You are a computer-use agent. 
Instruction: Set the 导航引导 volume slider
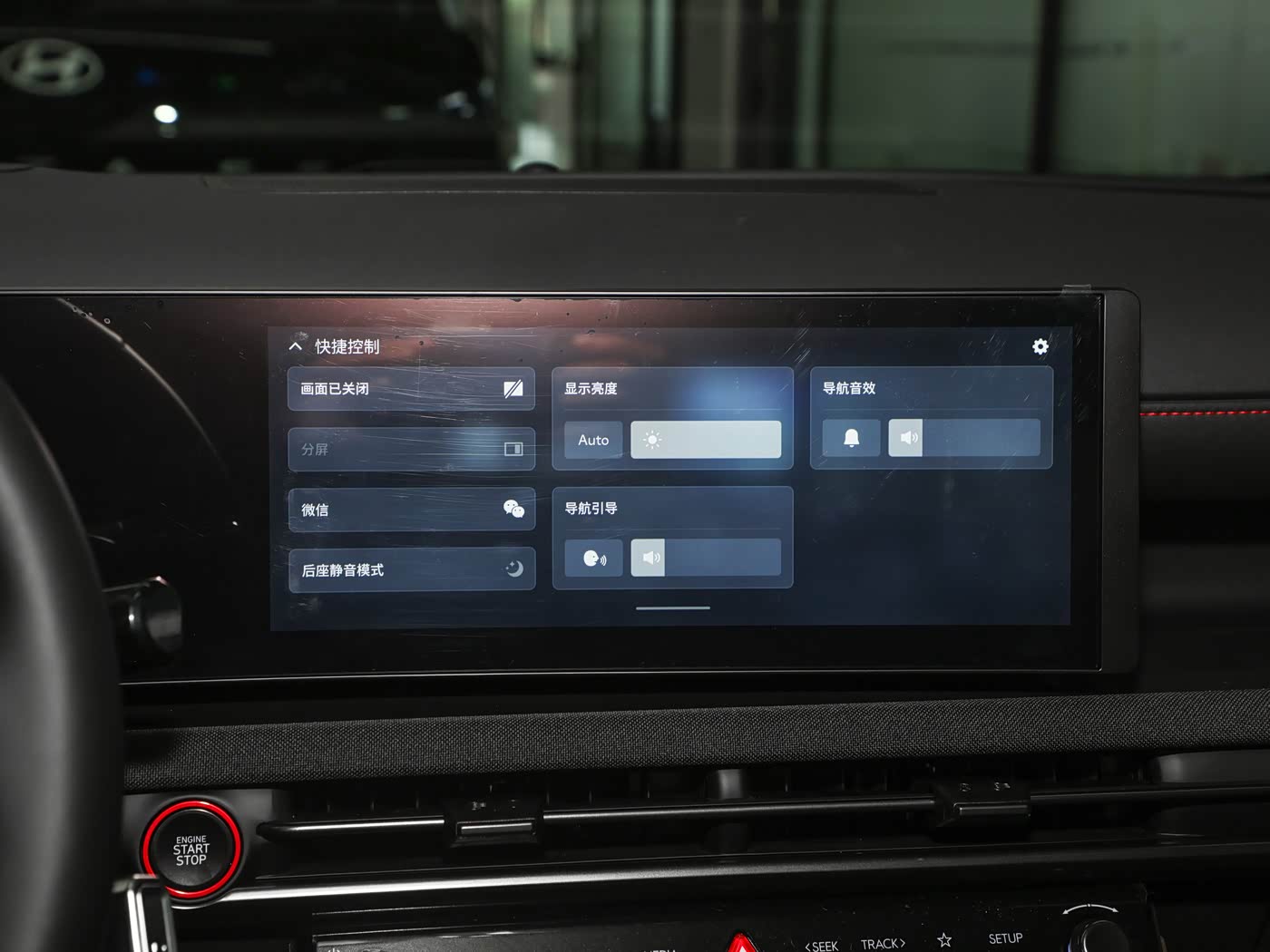[706, 558]
